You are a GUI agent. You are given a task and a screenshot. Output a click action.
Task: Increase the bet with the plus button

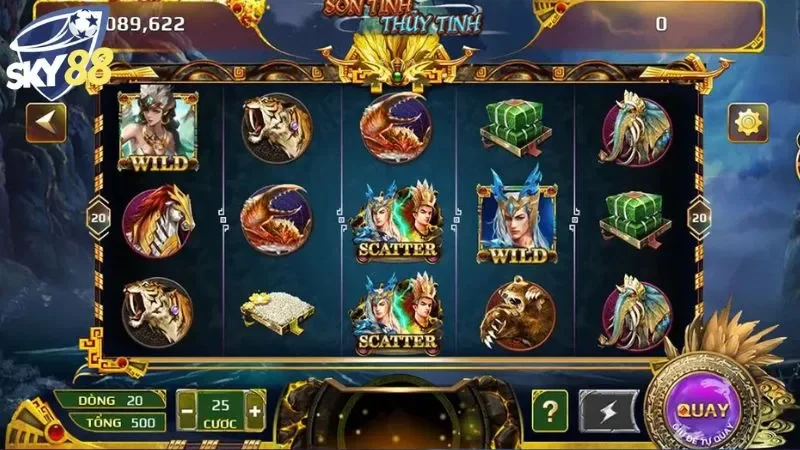[x=255, y=410]
